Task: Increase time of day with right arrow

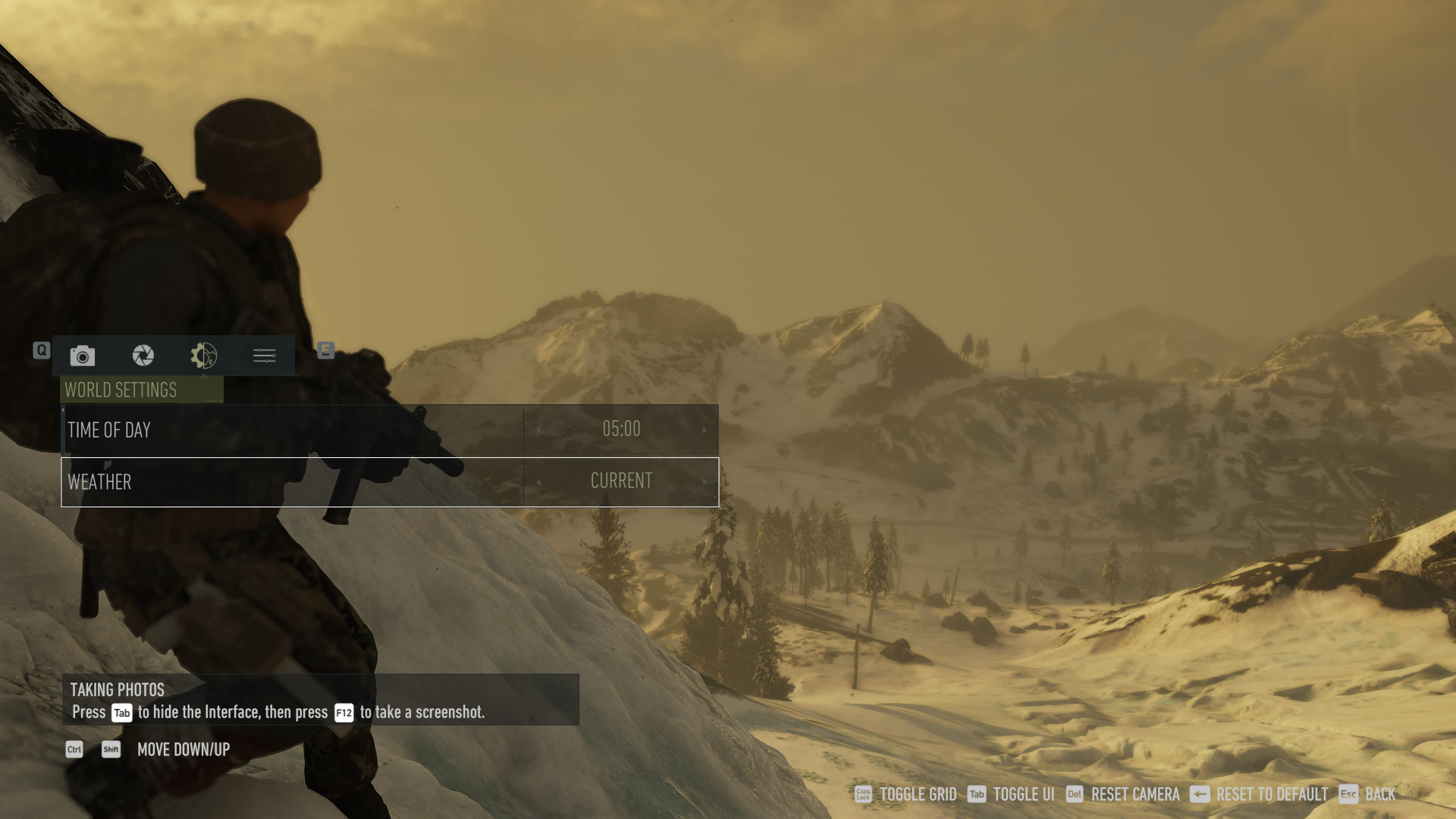Action: pyautogui.click(x=704, y=430)
